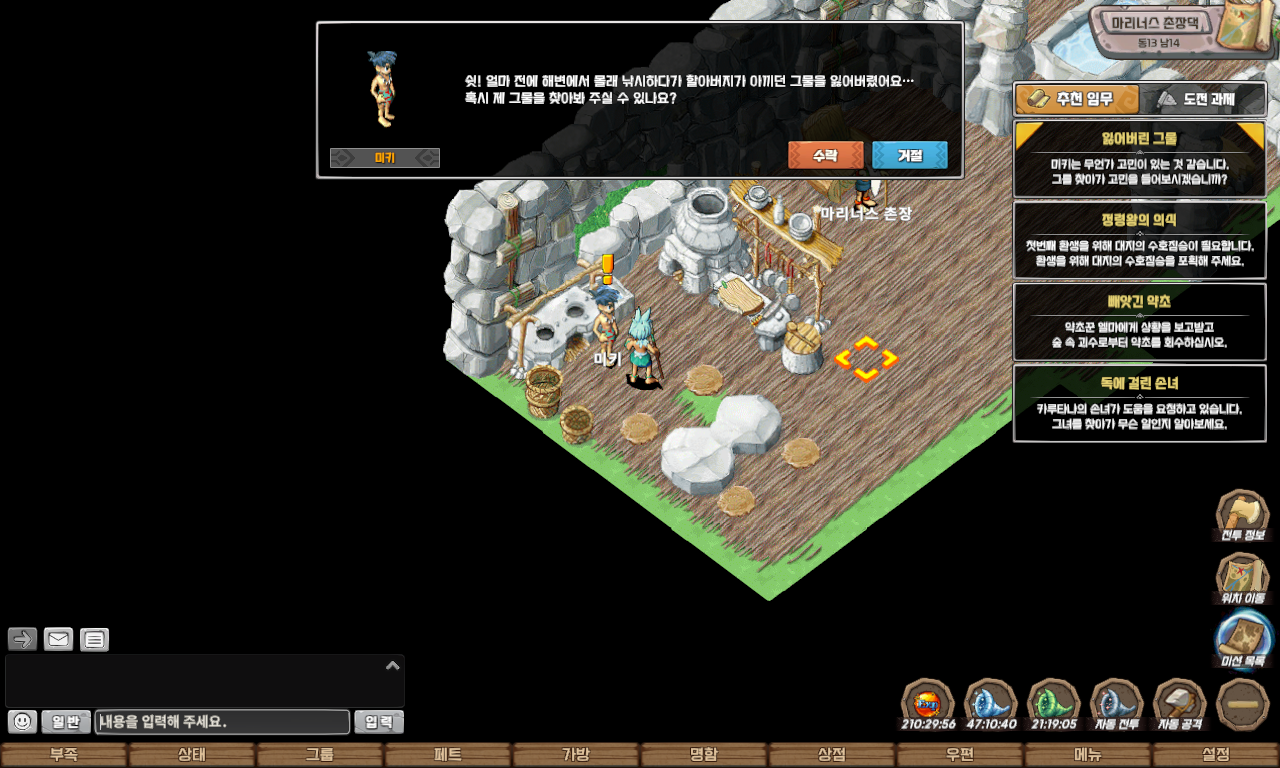Open the 정령왕의 의식 quest entry
1280x768 pixels.
pos(1139,241)
